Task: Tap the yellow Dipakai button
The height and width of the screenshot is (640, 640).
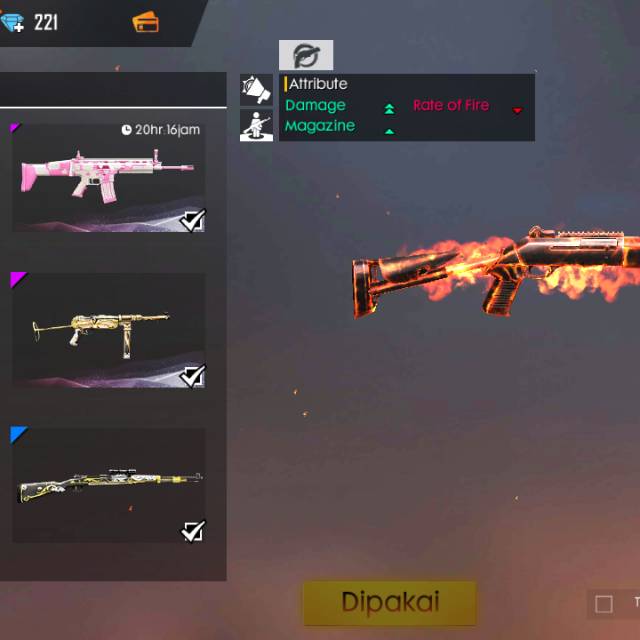Action: pyautogui.click(x=390, y=602)
